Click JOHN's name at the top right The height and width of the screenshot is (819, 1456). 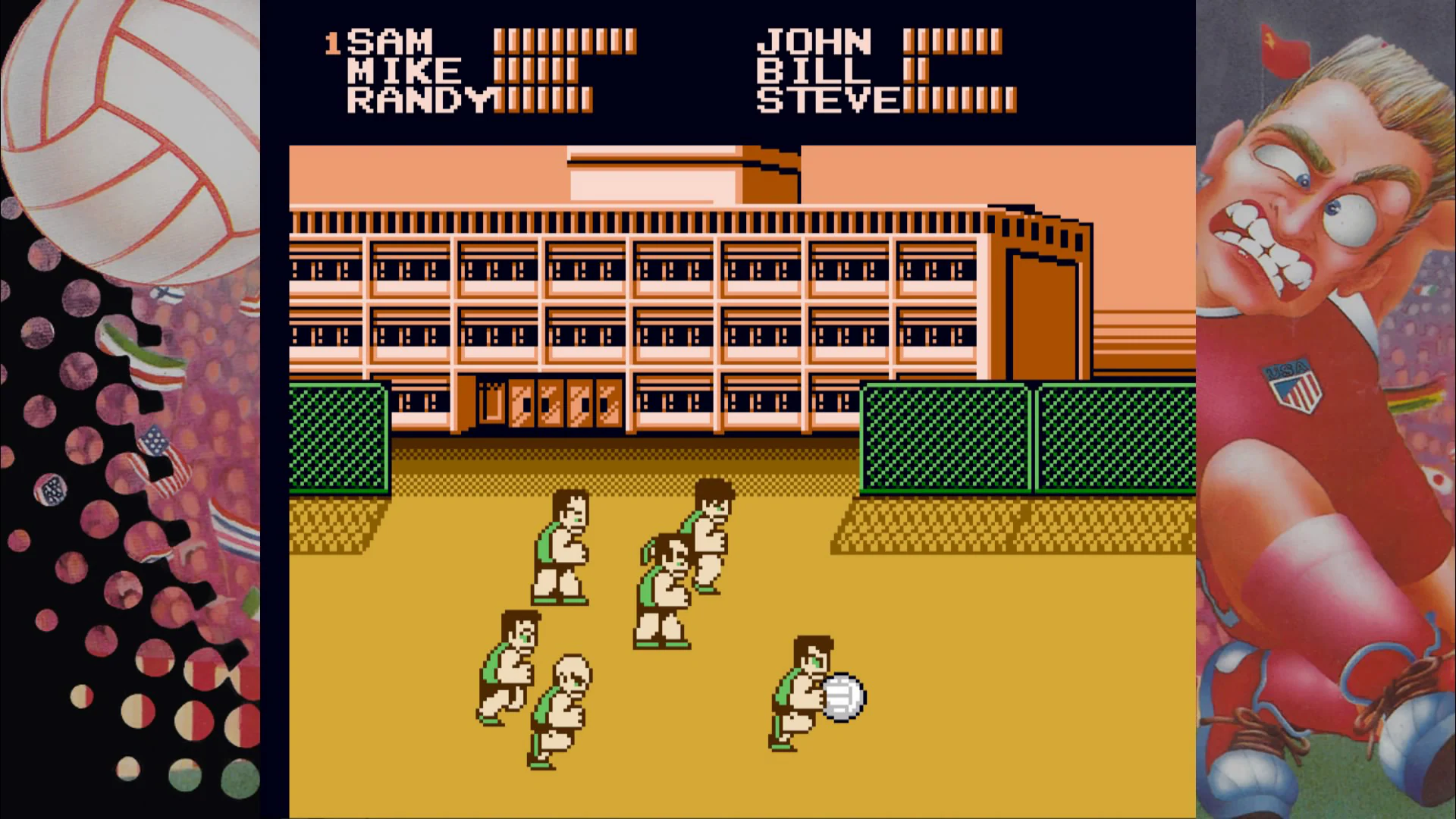(x=815, y=42)
